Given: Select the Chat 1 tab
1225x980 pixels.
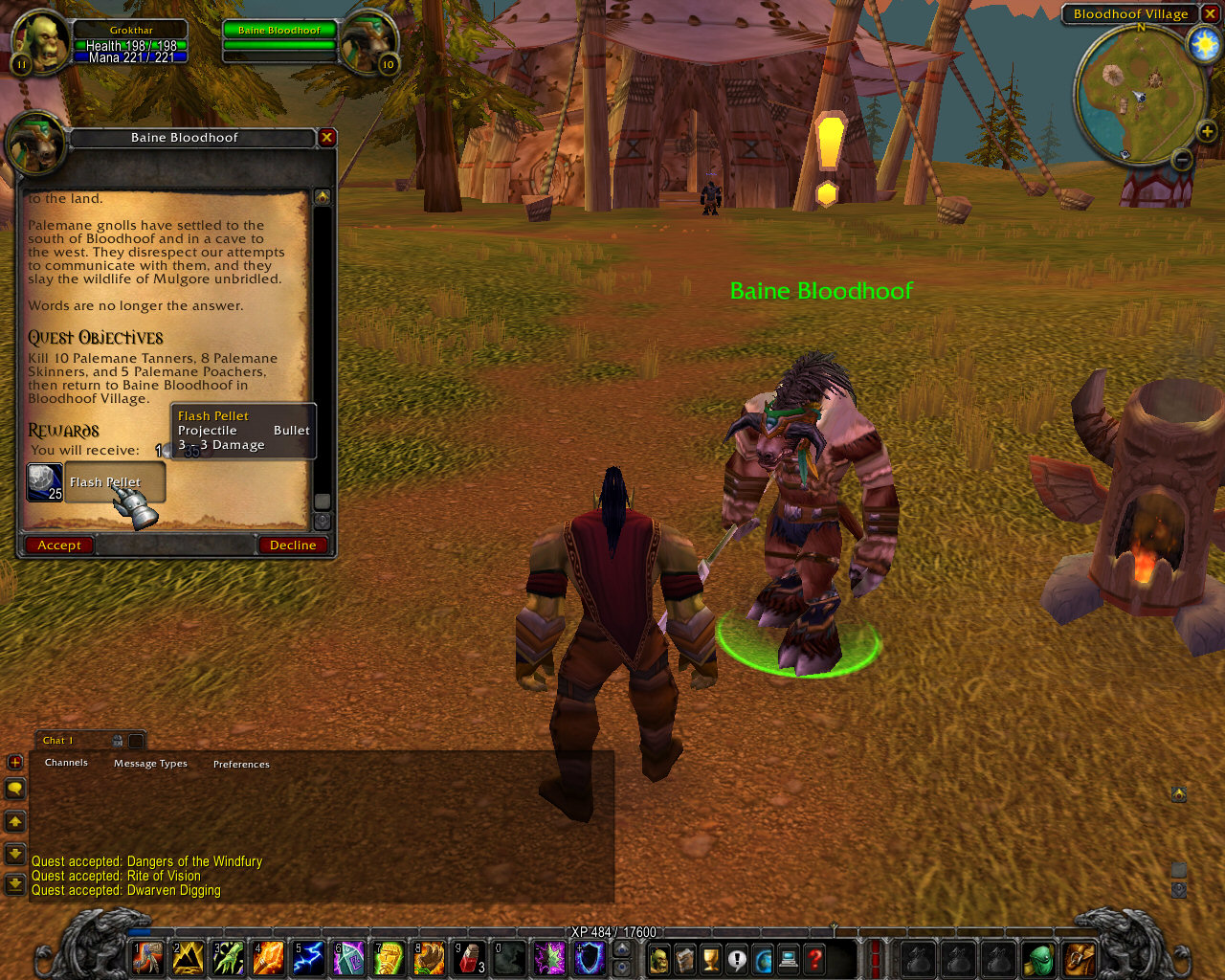Looking at the screenshot, I should (x=57, y=739).
